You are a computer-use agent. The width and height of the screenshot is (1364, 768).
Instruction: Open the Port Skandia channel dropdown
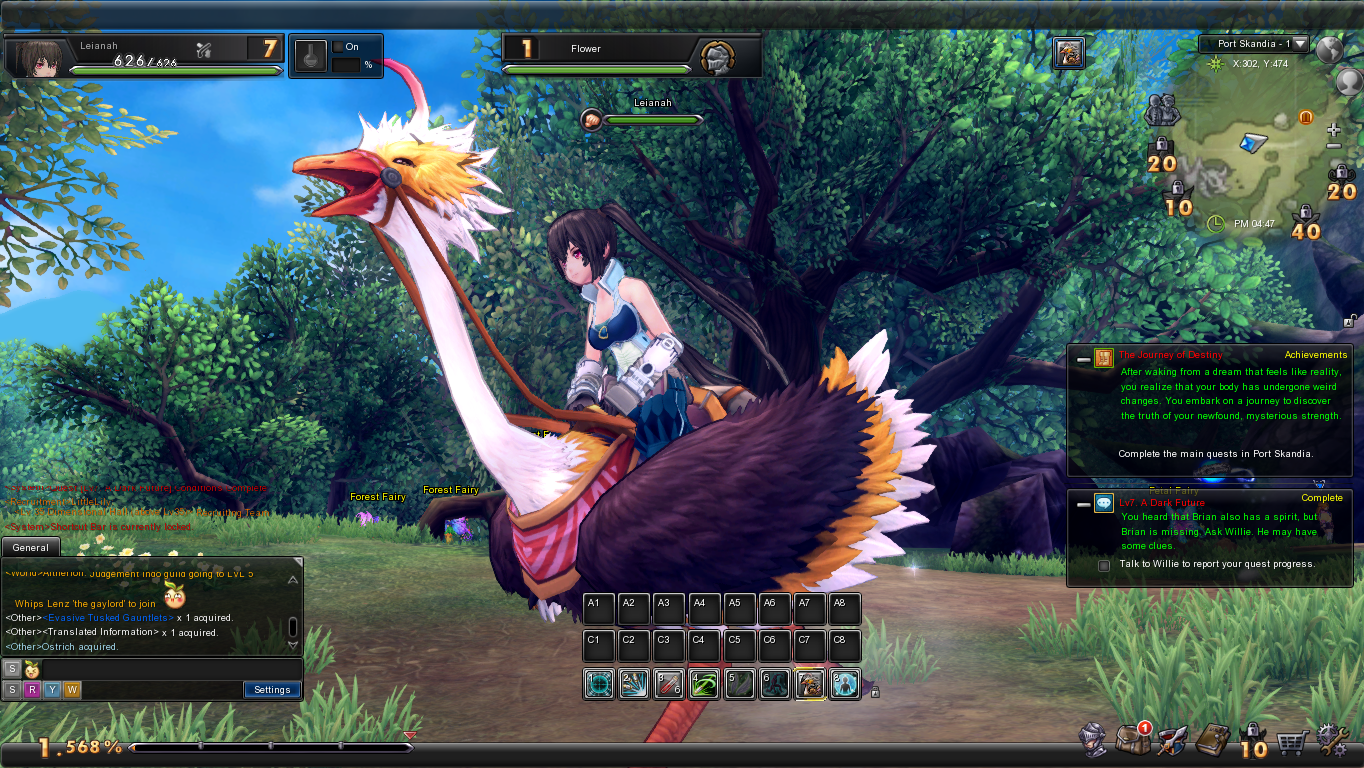click(x=1299, y=44)
